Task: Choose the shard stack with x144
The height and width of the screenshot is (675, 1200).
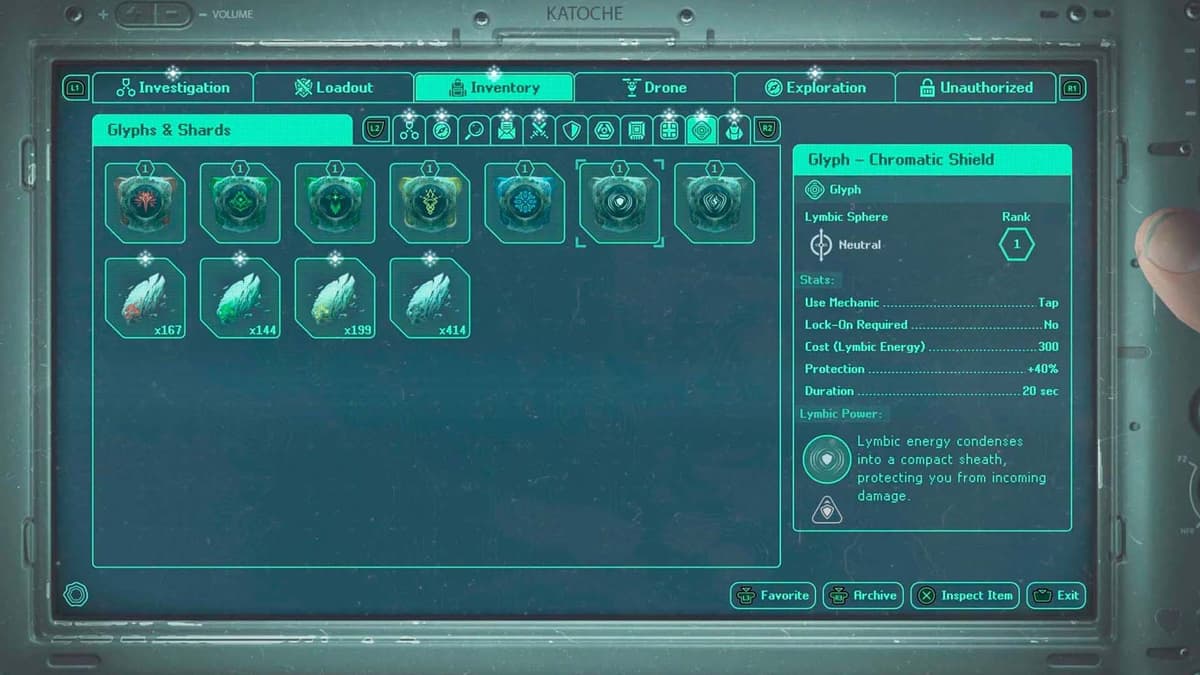Action: tap(240, 298)
